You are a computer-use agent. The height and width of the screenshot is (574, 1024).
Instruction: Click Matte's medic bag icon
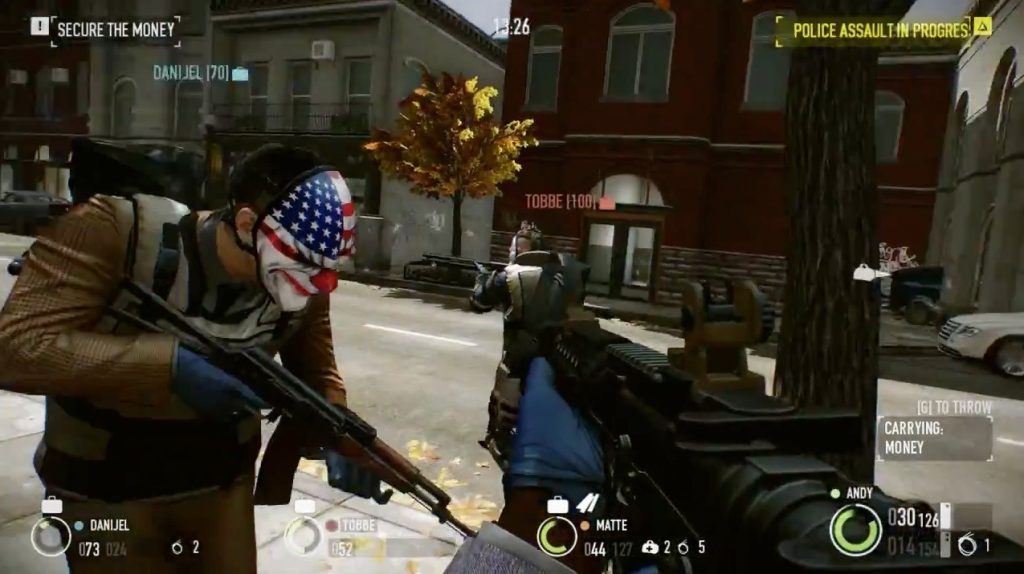point(650,547)
